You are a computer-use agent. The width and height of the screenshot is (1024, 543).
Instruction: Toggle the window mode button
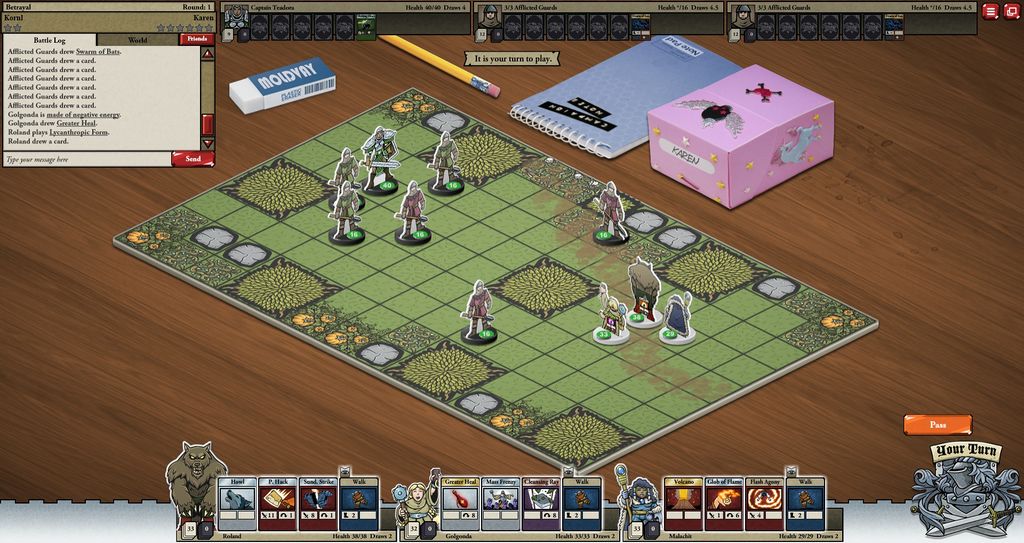[1011, 11]
